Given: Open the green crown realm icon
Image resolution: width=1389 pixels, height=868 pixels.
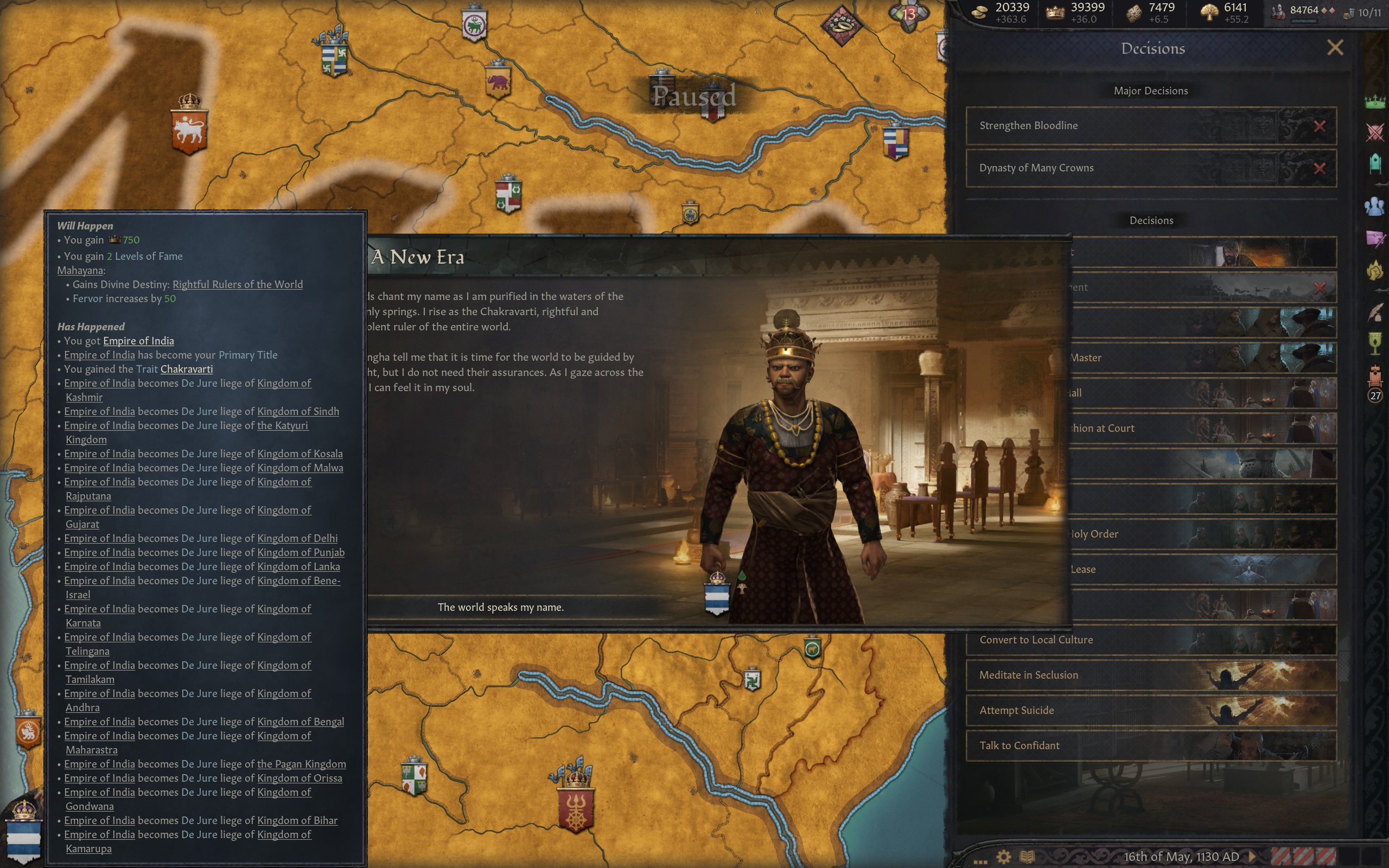Looking at the screenshot, I should [1375, 101].
